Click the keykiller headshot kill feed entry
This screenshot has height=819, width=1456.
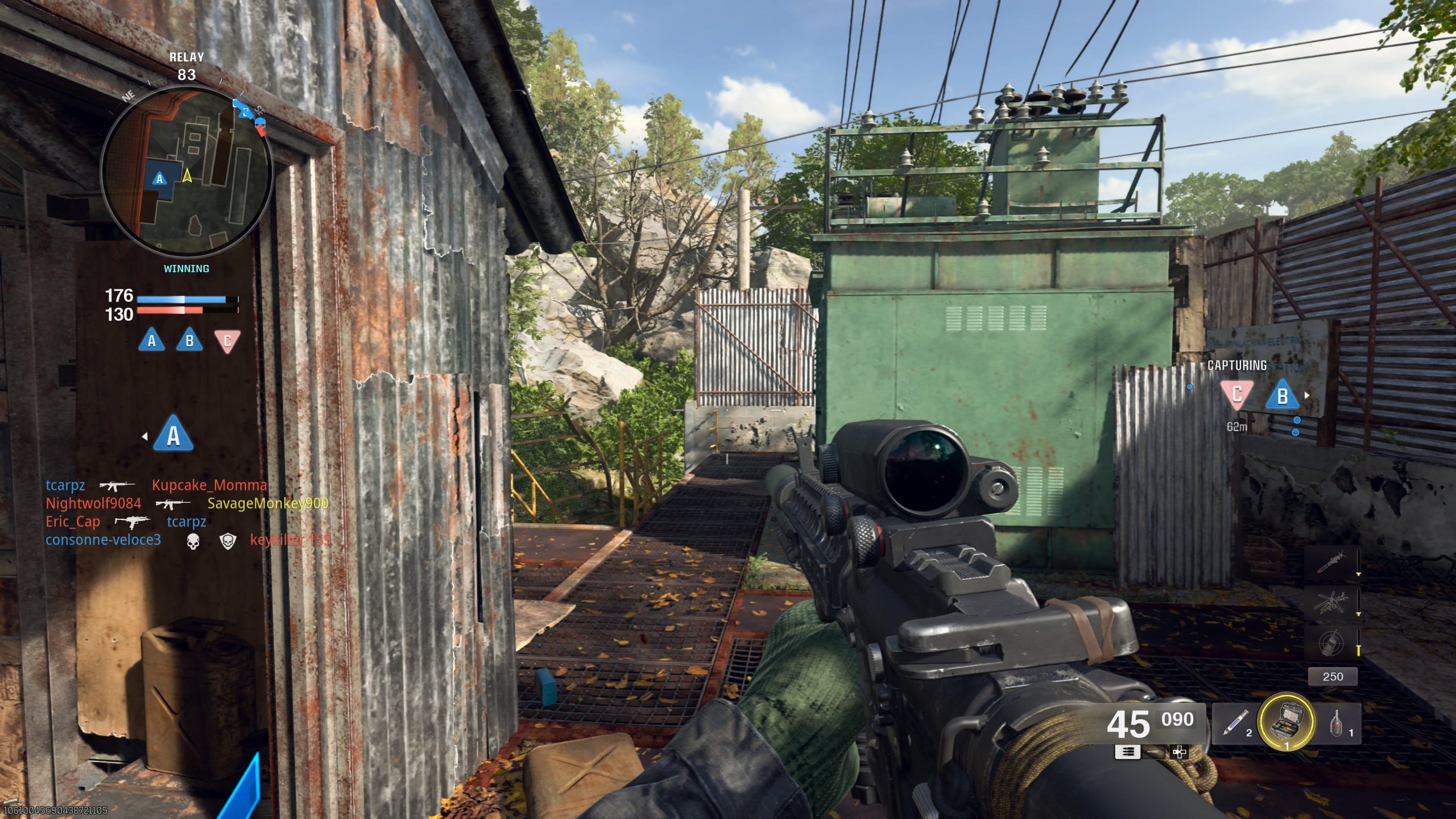[290, 540]
